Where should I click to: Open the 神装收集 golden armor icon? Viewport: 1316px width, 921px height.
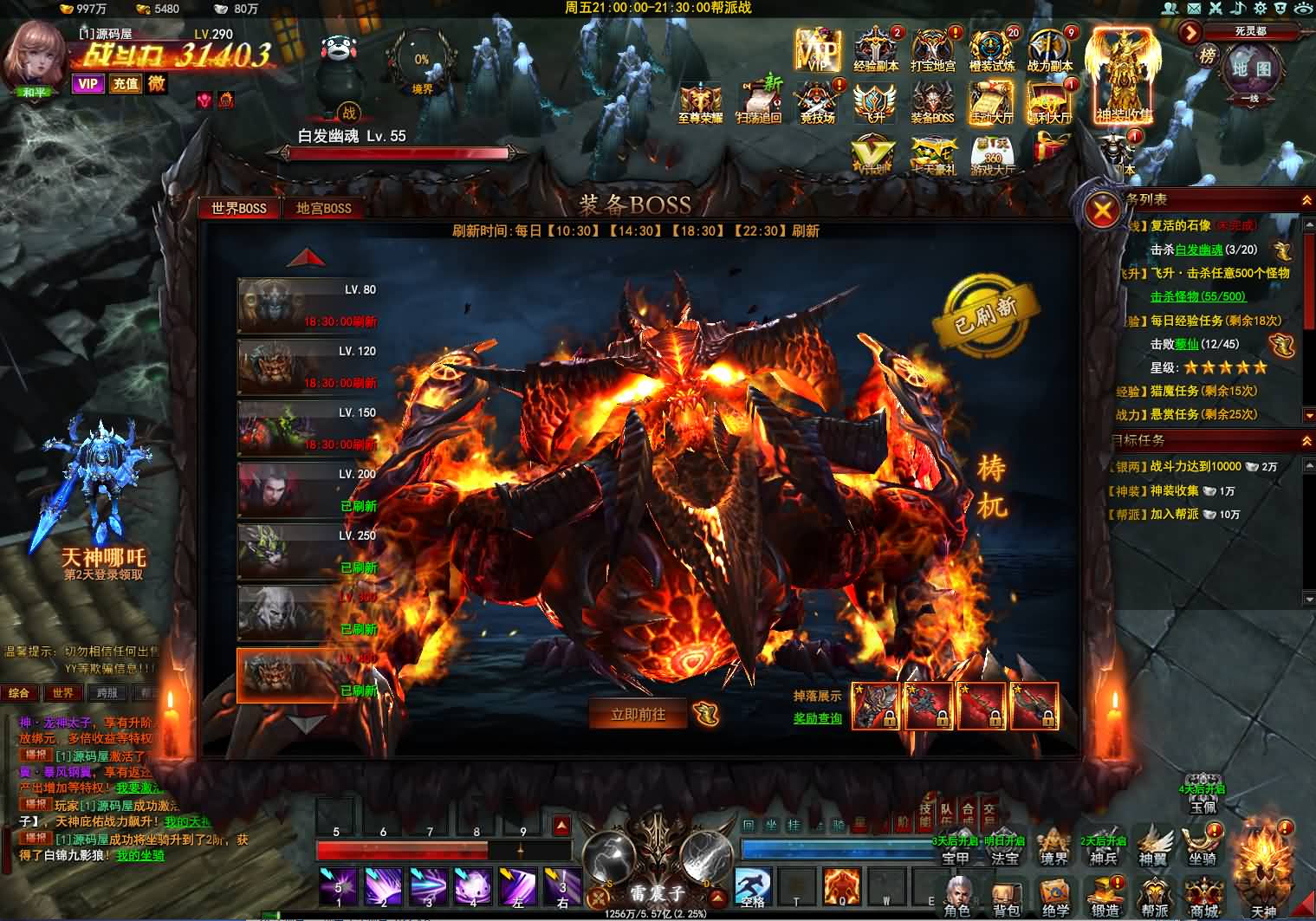(1124, 76)
